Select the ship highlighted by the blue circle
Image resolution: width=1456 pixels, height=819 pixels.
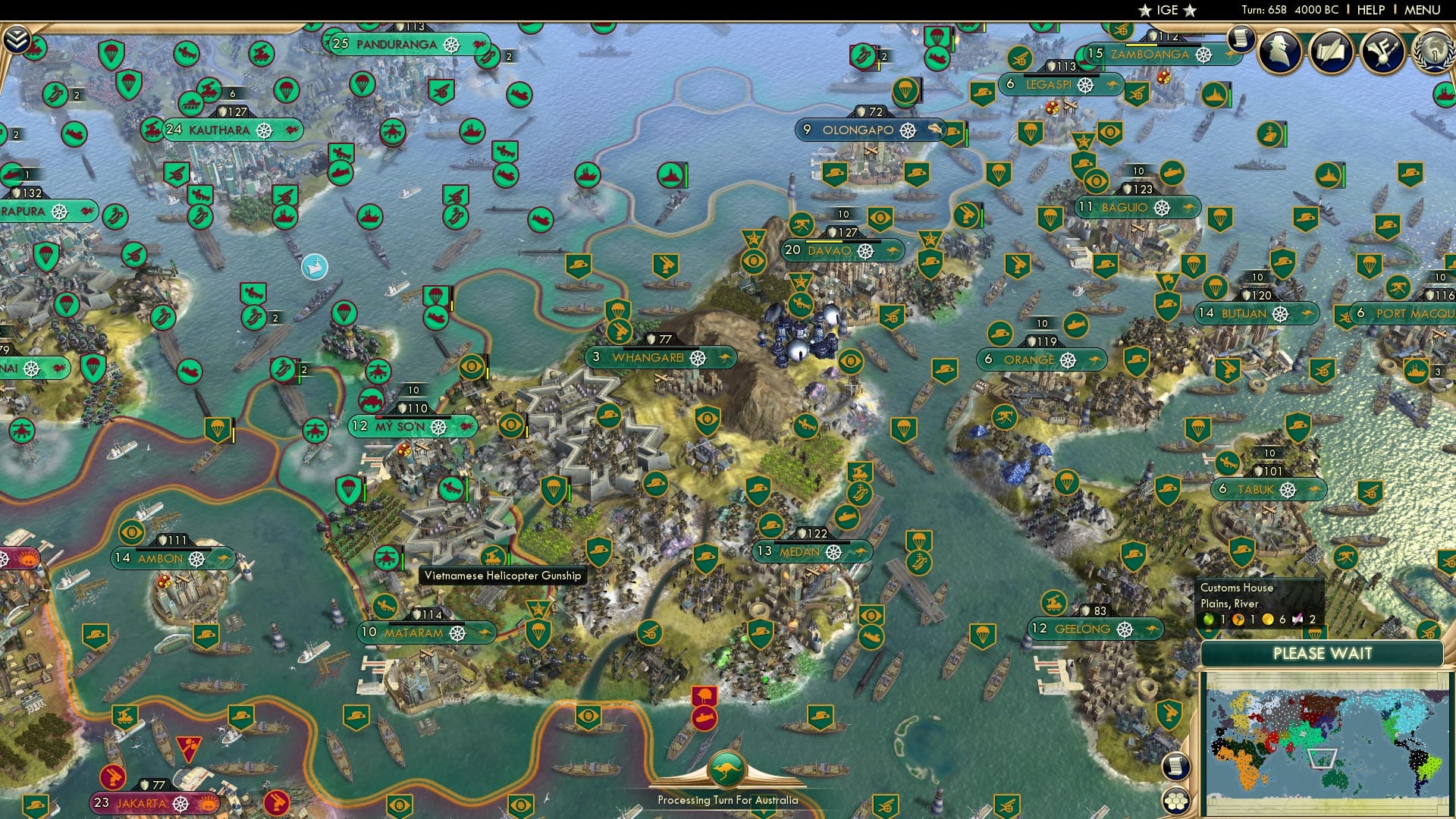[313, 267]
